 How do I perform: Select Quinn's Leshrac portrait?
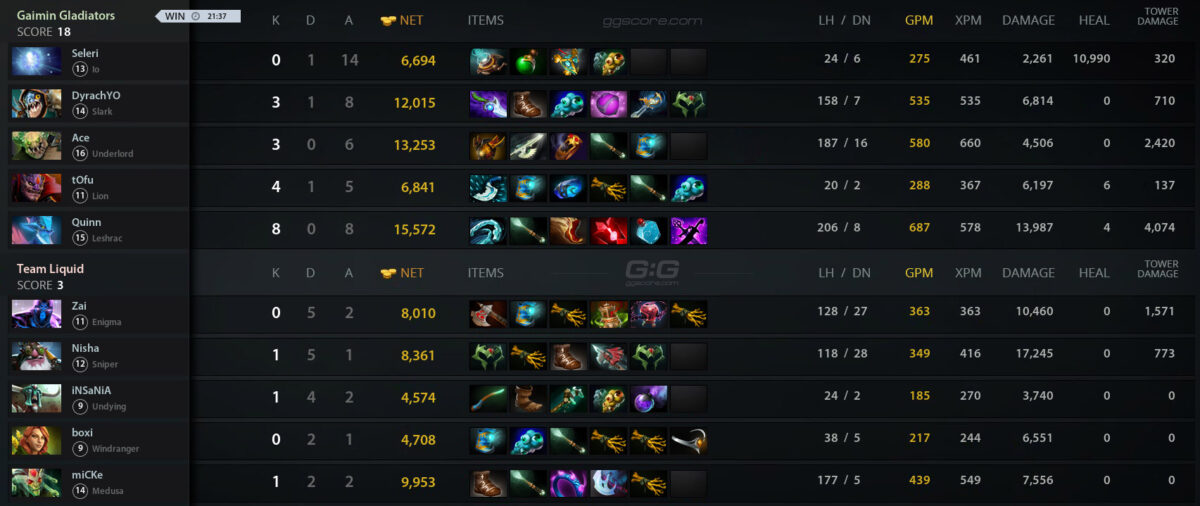36,230
